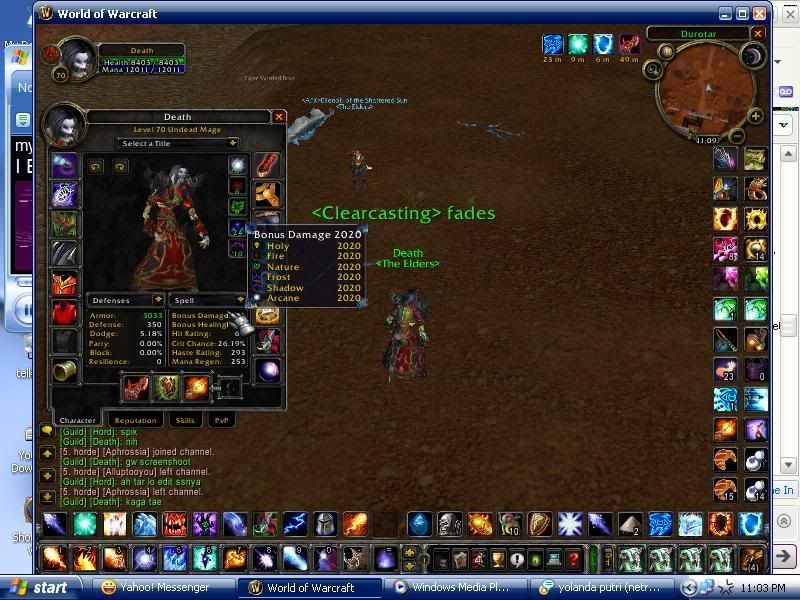Maximize the World of Warcraft window
Viewport: 800px width, 600px height.
click(x=742, y=13)
